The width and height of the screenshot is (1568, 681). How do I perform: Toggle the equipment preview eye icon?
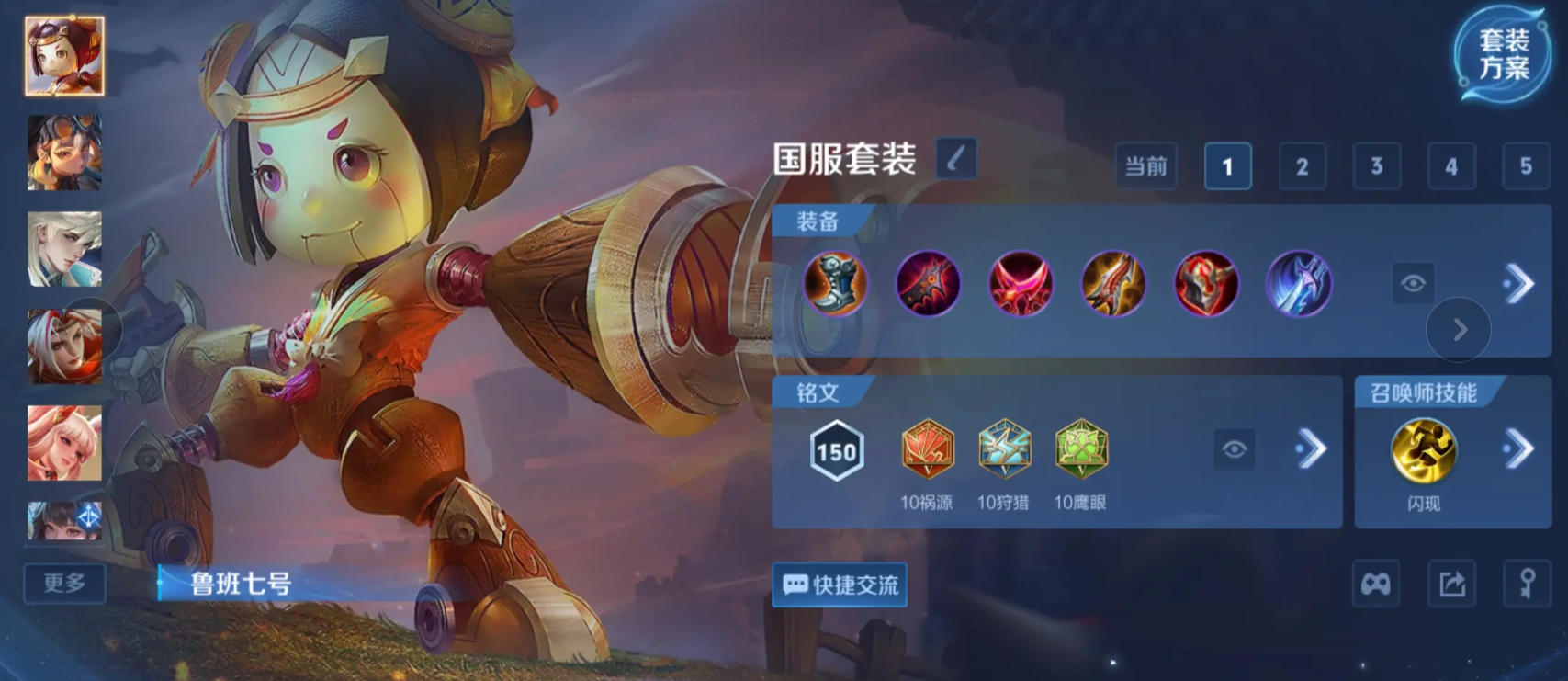click(1415, 285)
